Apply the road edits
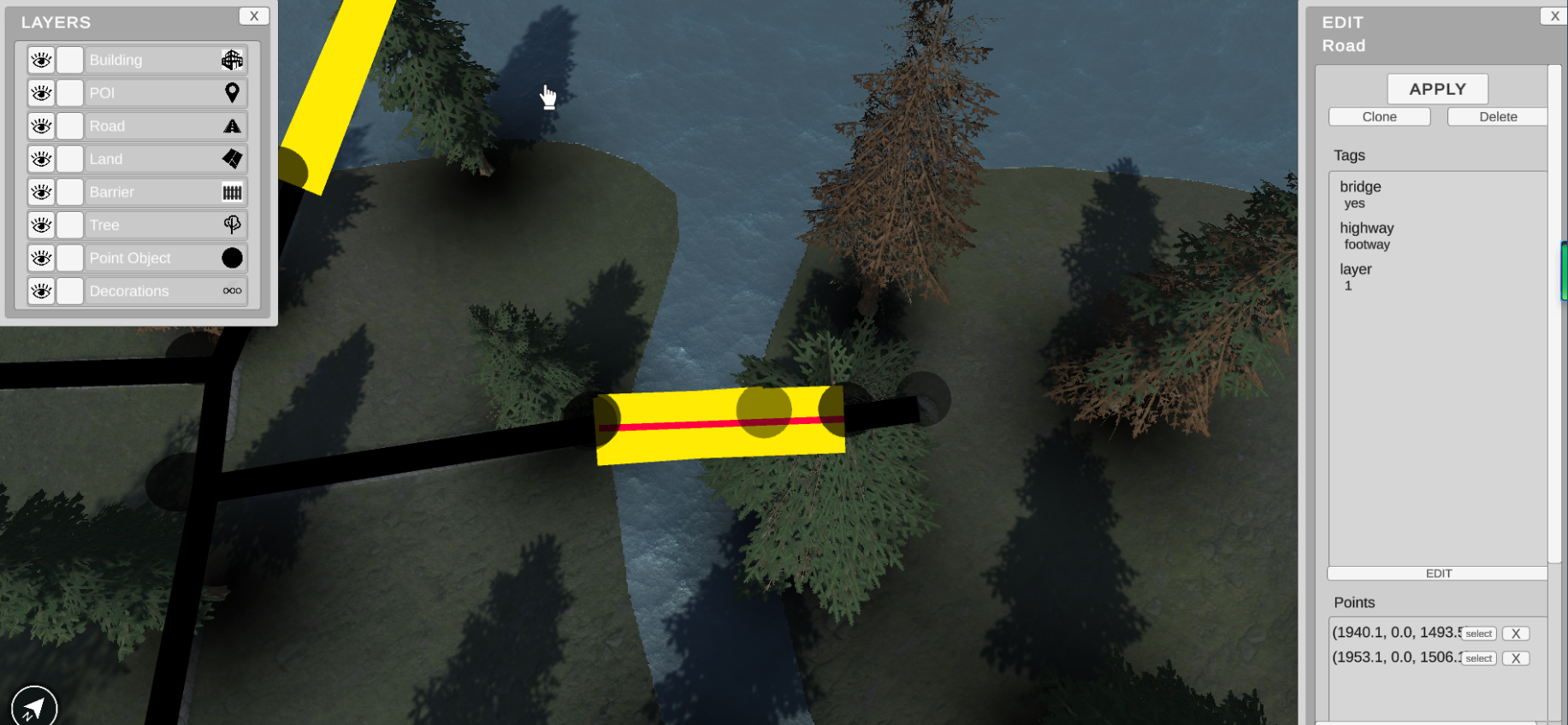The image size is (1568, 725). click(1437, 89)
